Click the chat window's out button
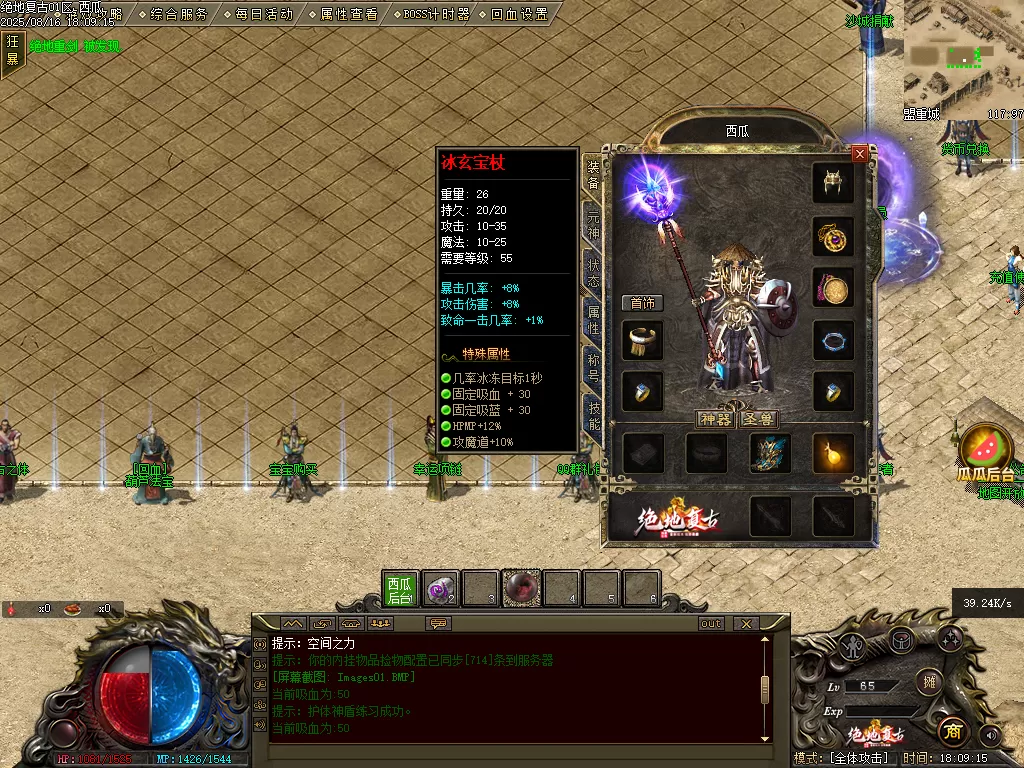Image resolution: width=1024 pixels, height=768 pixels. [x=711, y=623]
